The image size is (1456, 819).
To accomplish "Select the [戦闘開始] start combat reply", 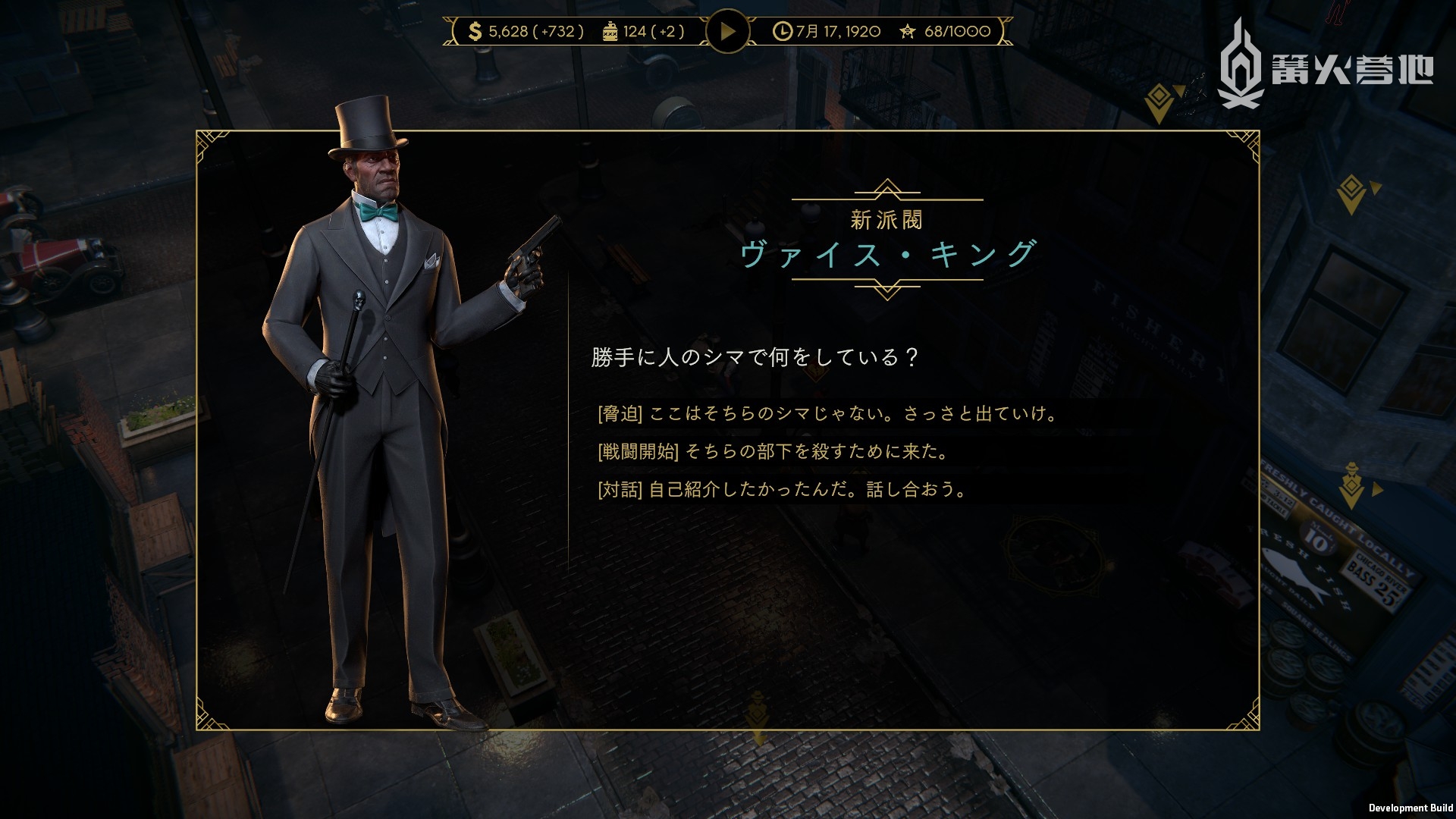I will tap(773, 451).
